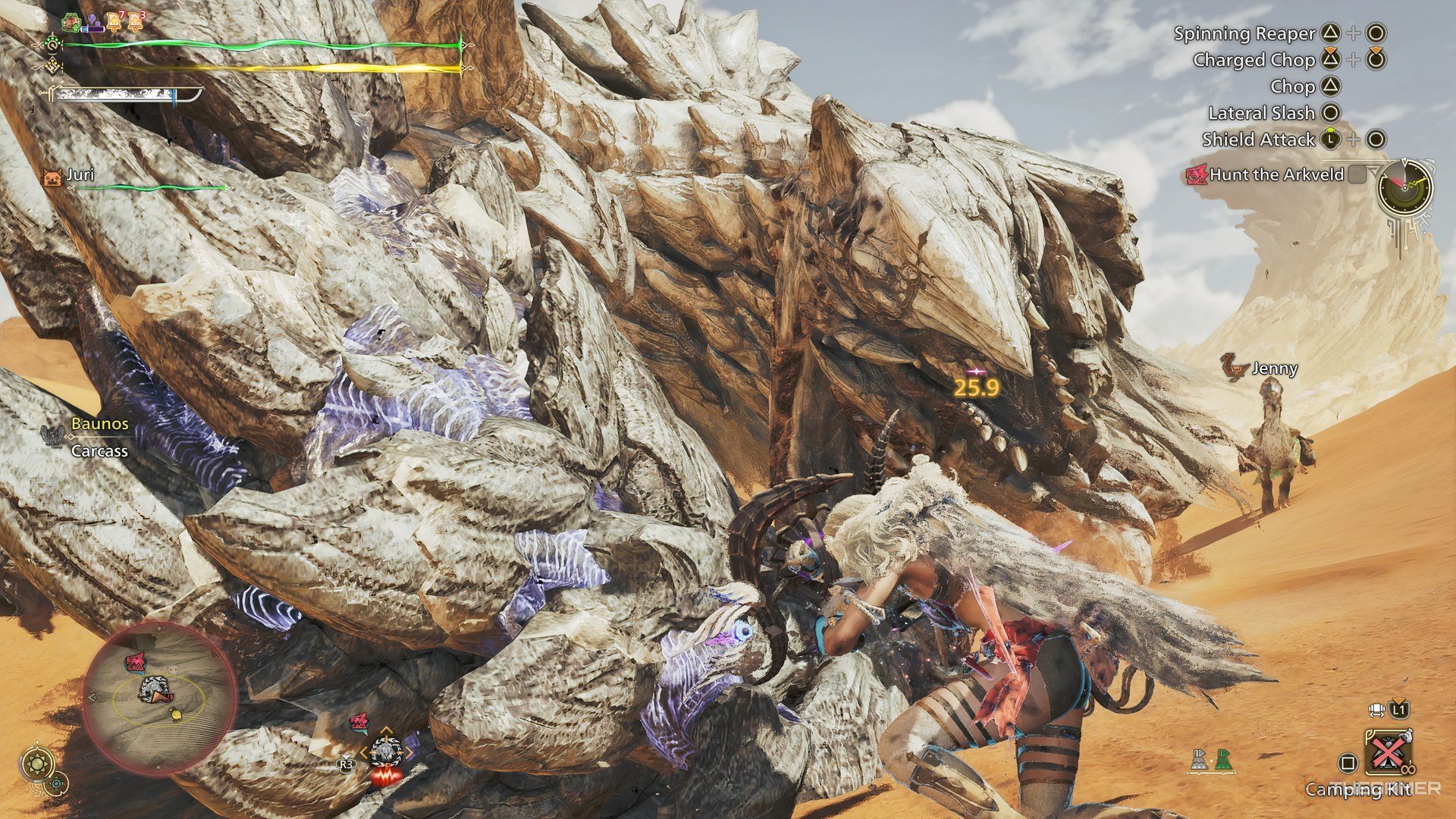Image resolution: width=1456 pixels, height=819 pixels.
Task: Click the Baunos Carcass label
Action: tap(99, 437)
